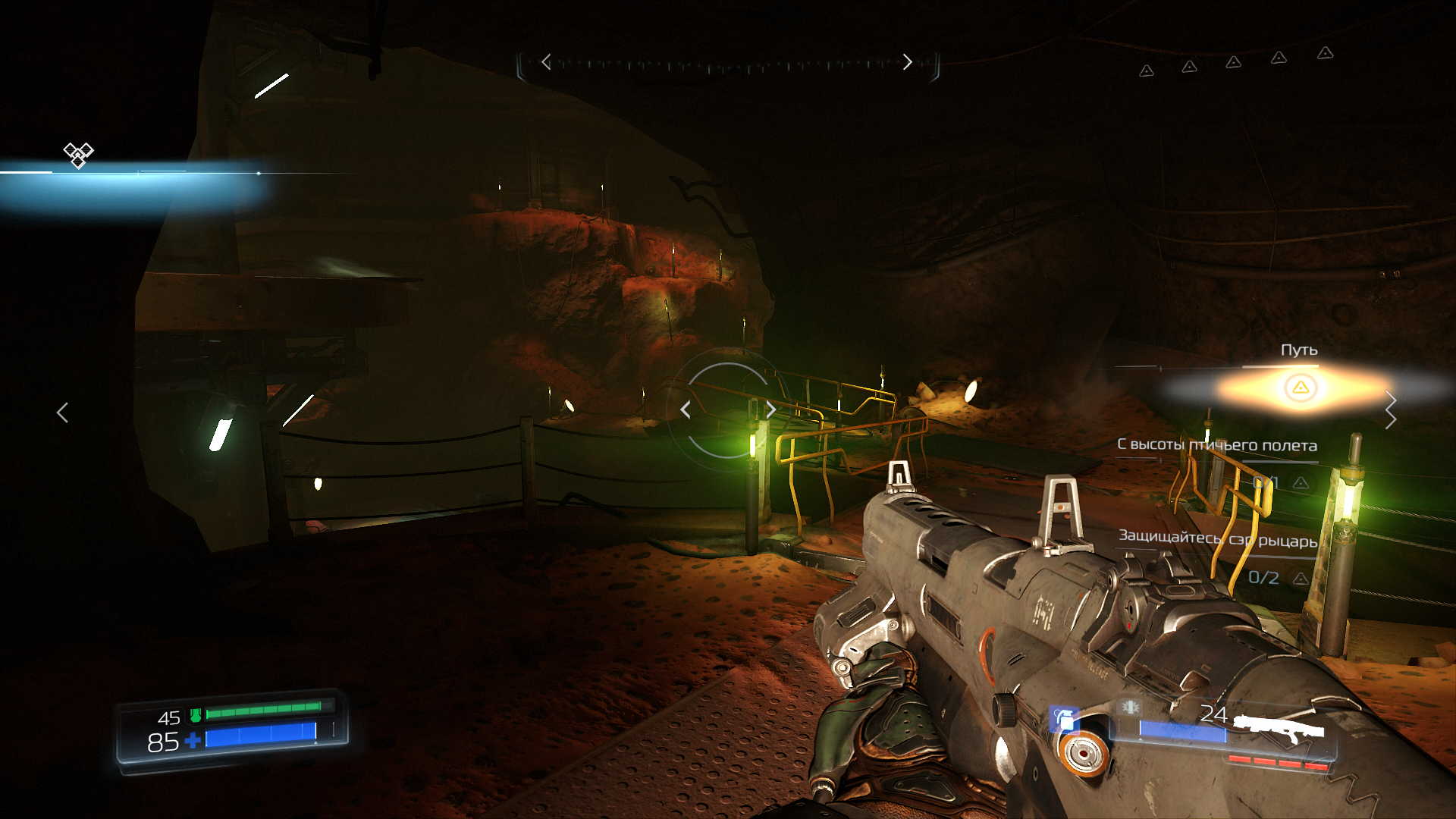Select the orange Путь objective marker
The width and height of the screenshot is (1456, 819).
tap(1301, 388)
